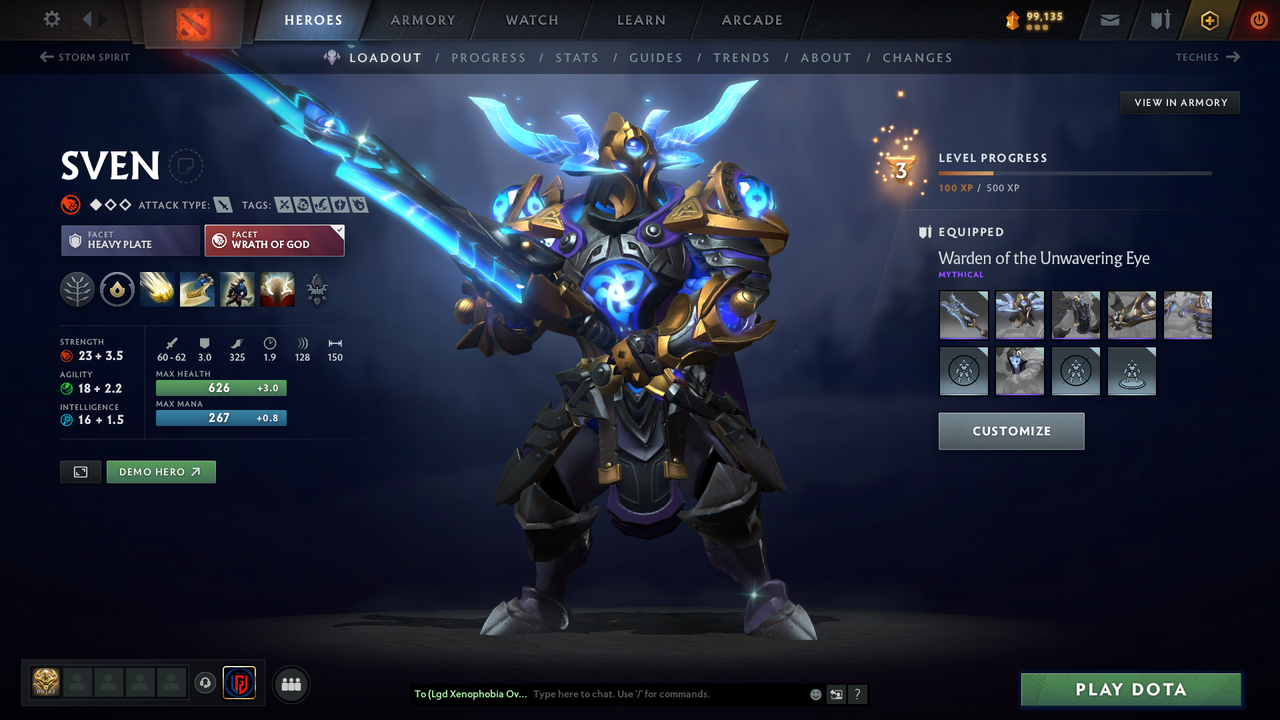Open God's Strength ultimate ability icon
Viewport: 1280px width, 720px height.
tap(277, 290)
